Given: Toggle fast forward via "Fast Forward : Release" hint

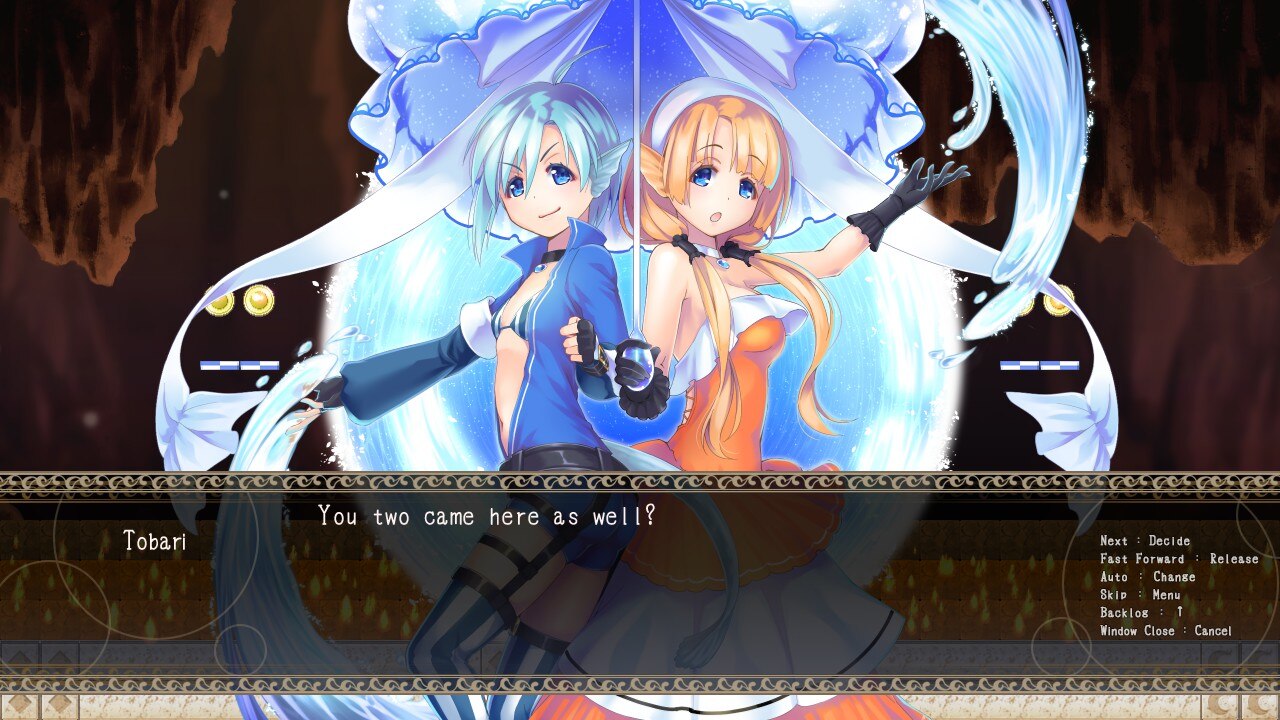Looking at the screenshot, I should click(x=1182, y=558).
